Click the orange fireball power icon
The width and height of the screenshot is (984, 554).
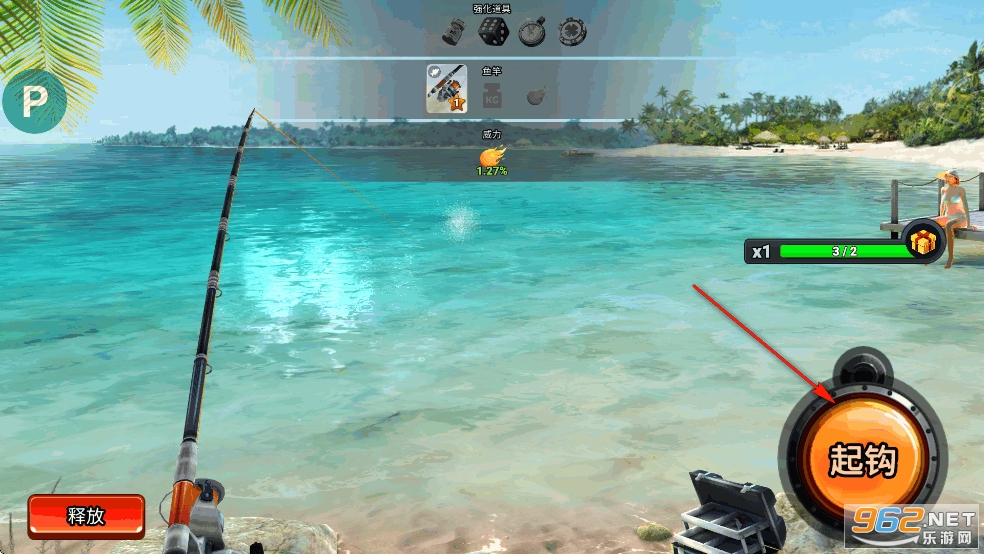491,156
